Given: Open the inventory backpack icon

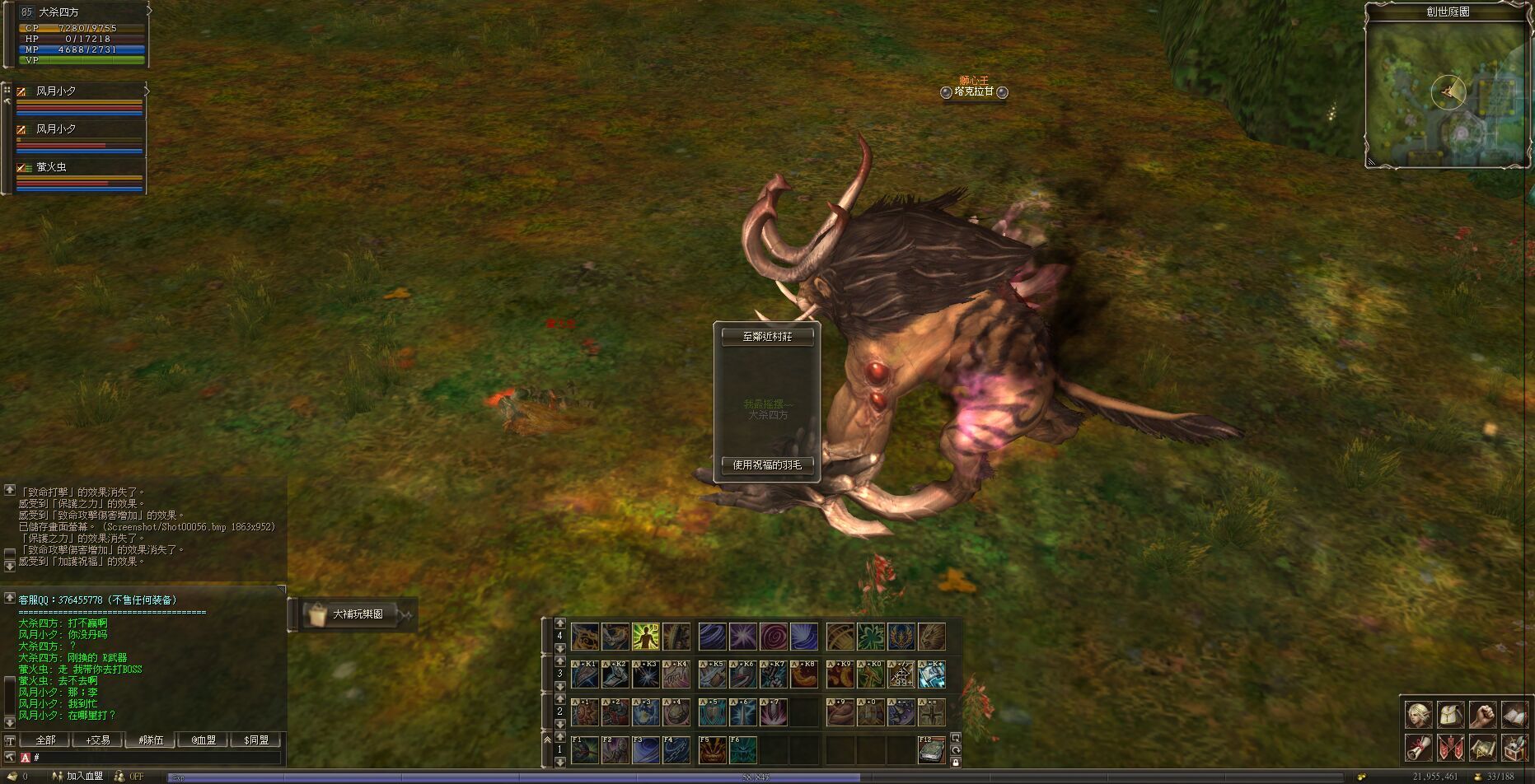Looking at the screenshot, I should click(x=1450, y=715).
